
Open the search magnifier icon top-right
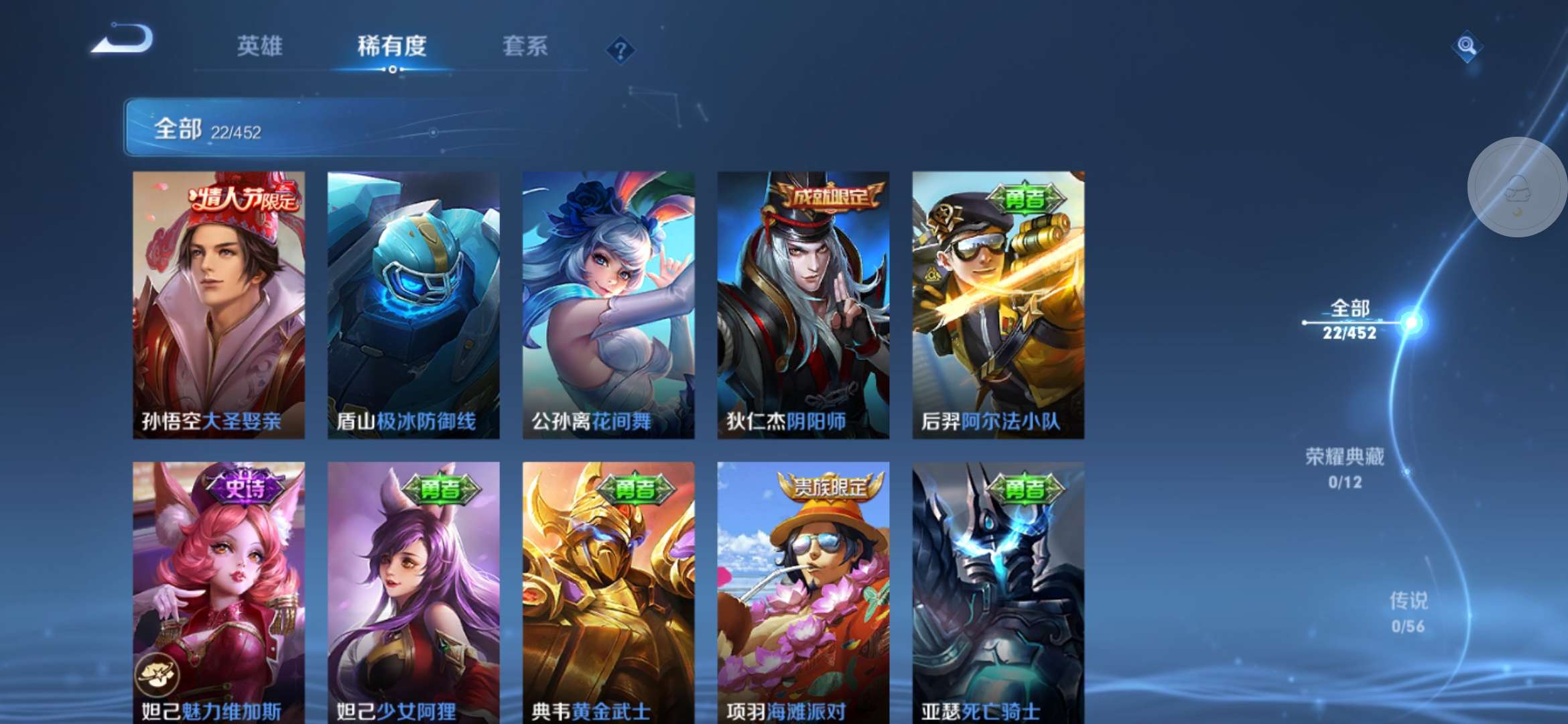(1466, 46)
